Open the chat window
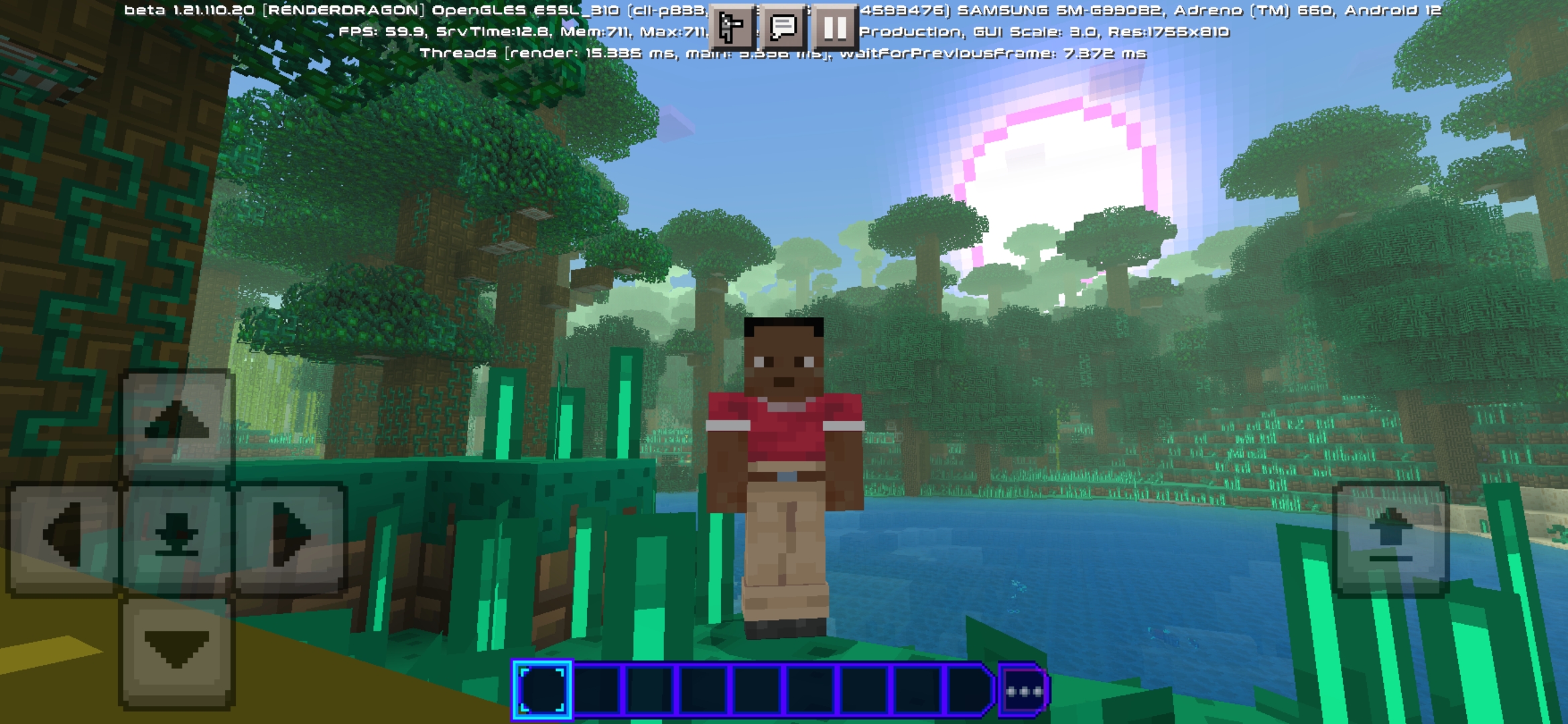 [x=783, y=28]
